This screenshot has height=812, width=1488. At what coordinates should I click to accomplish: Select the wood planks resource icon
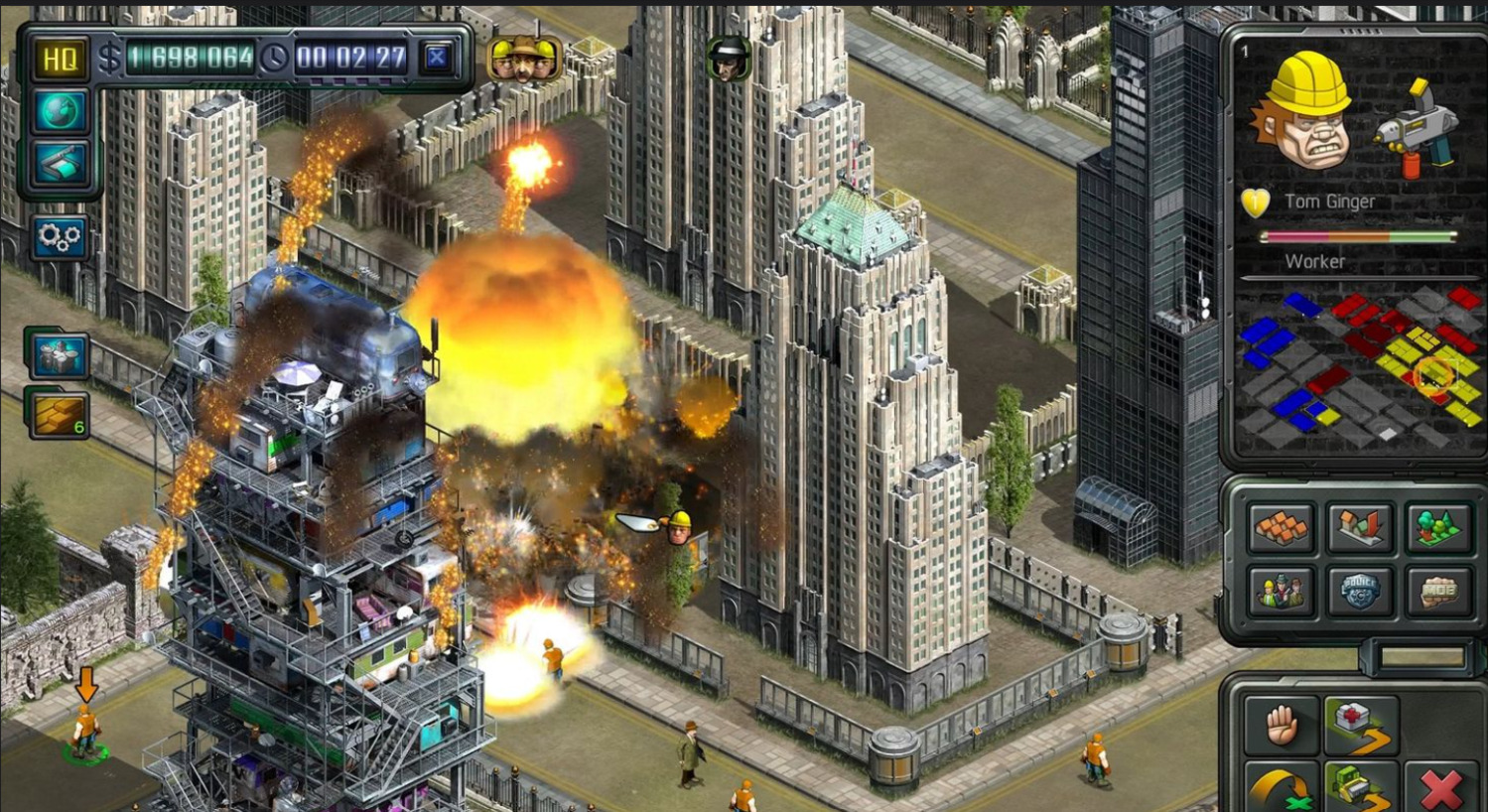[58, 415]
